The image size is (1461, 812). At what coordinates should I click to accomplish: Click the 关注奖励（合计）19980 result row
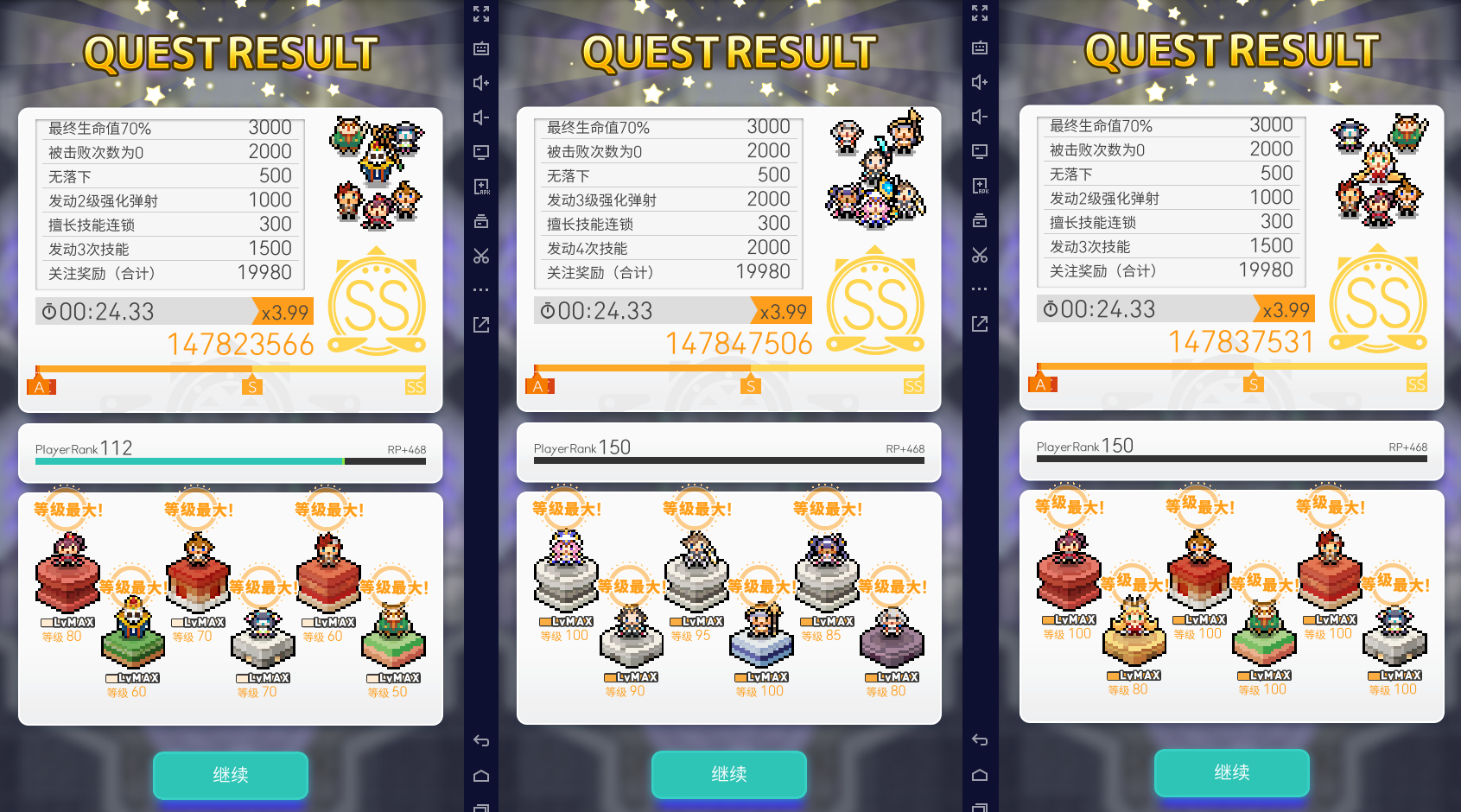(170, 272)
